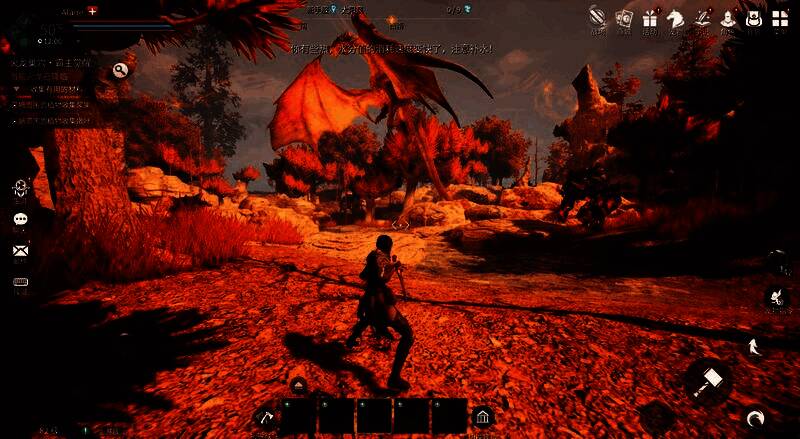
Task: Open the sword and book skills icon
Action: tap(702, 18)
